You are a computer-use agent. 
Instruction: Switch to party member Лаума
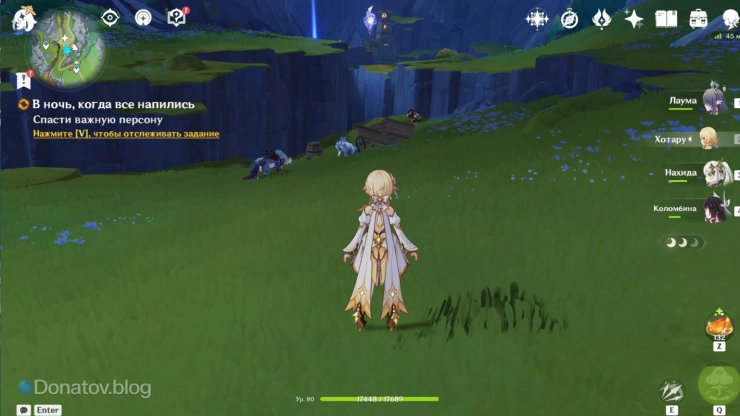tap(713, 101)
